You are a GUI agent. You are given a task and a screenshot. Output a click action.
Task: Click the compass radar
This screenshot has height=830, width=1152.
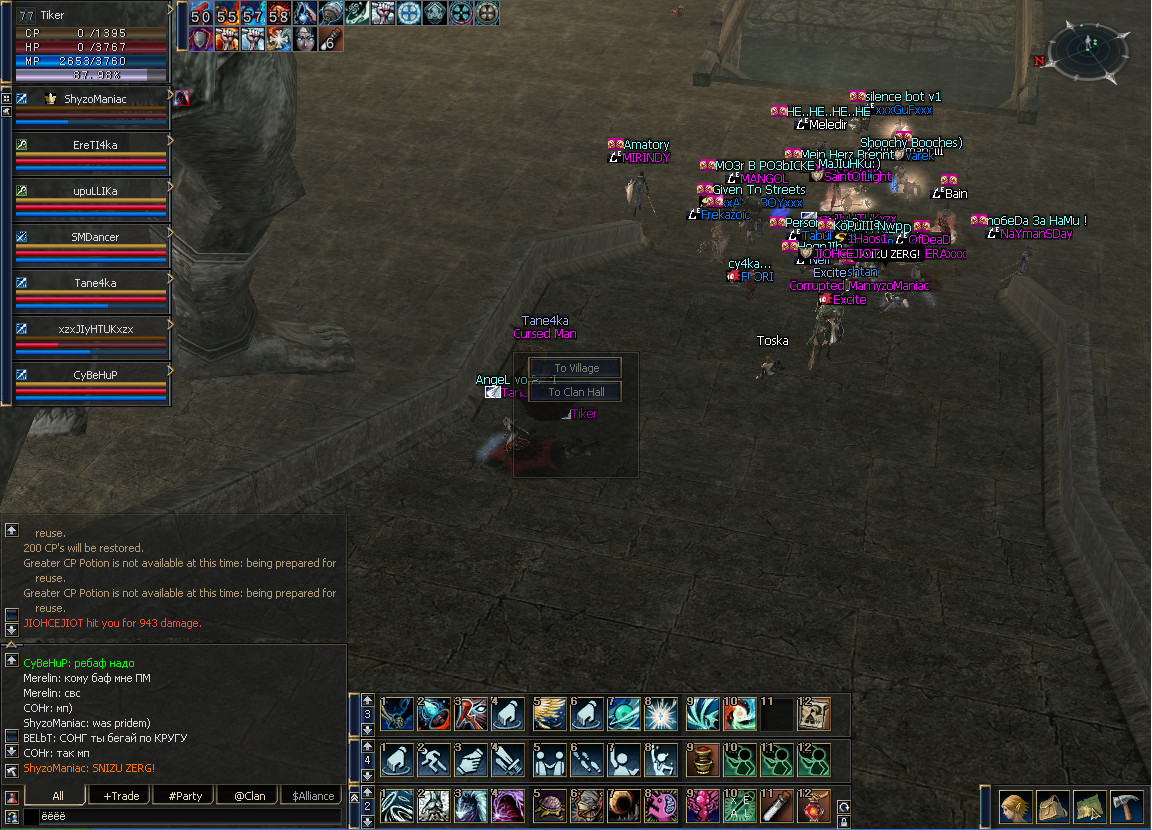coord(1090,52)
